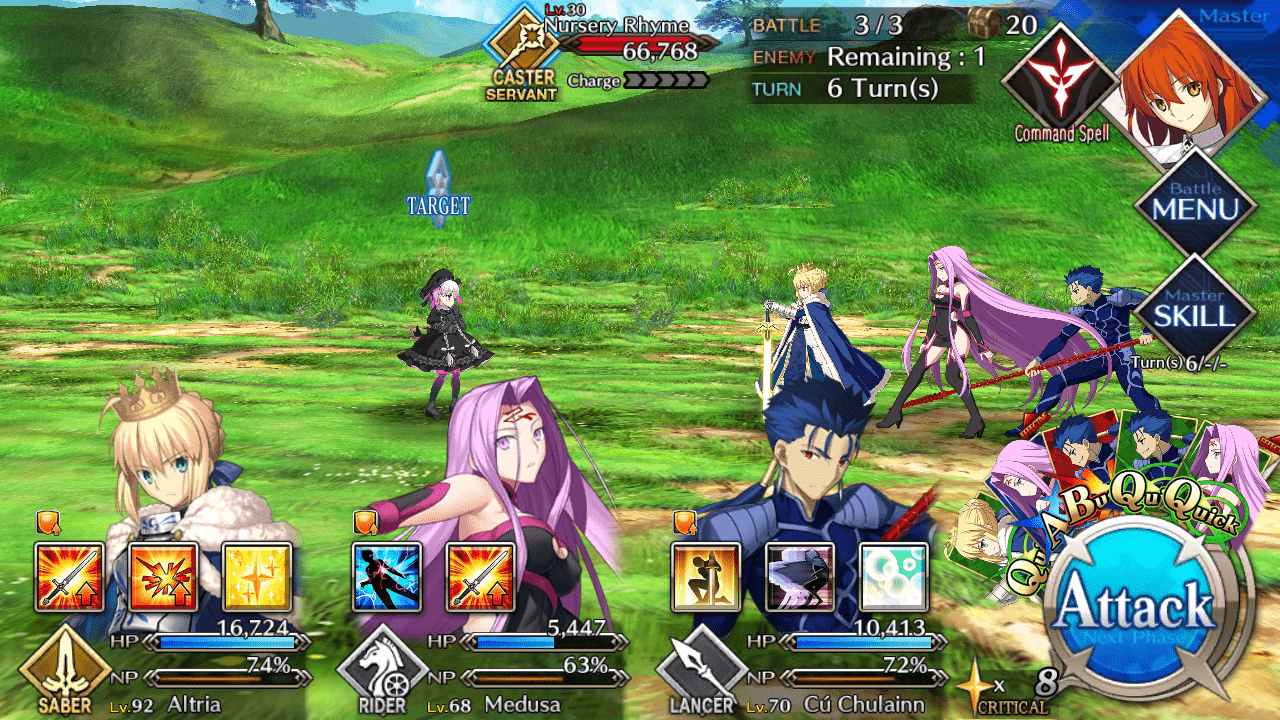
Task: Open the Master Skill panel
Action: pos(1194,308)
